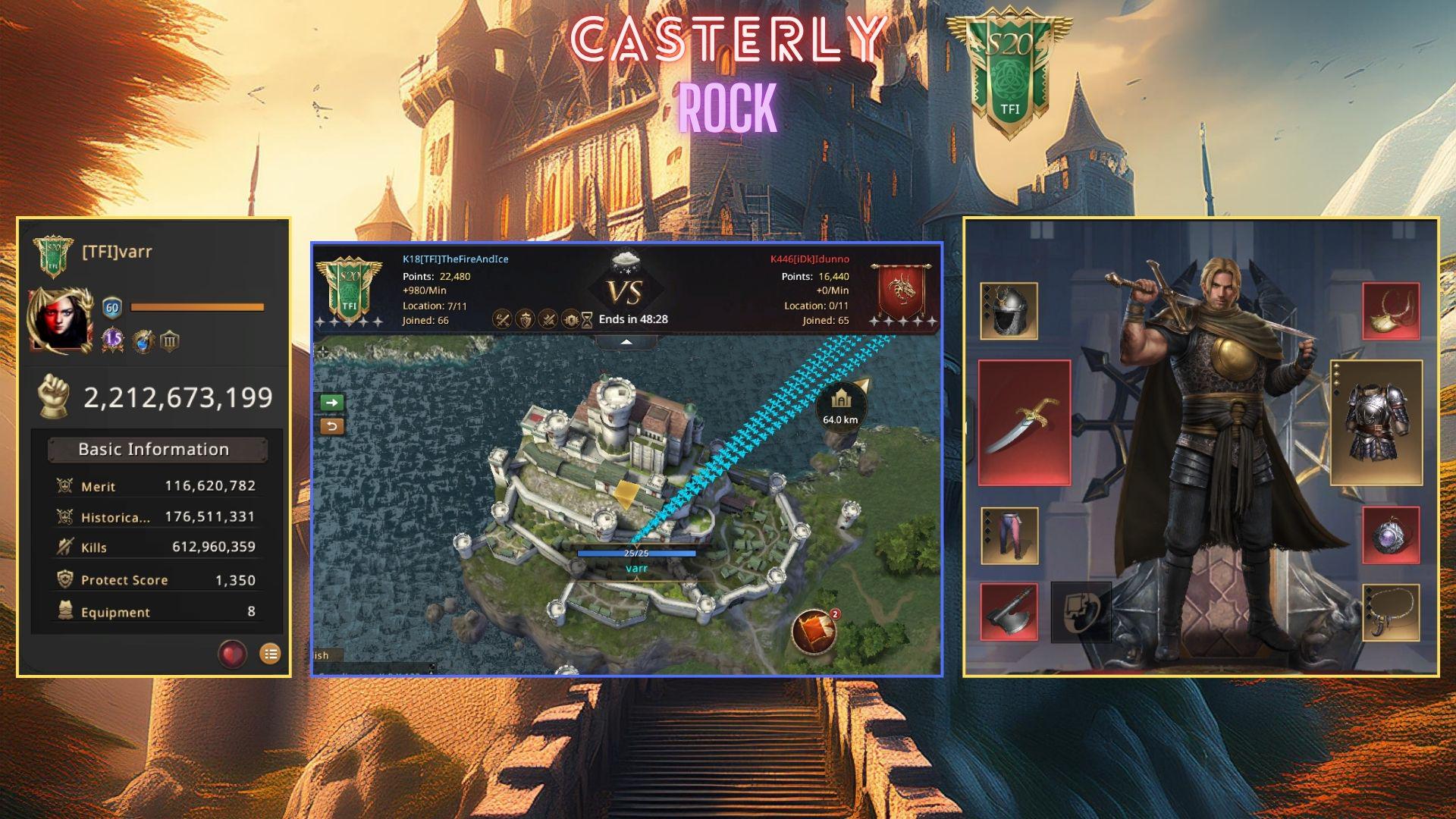Collapse the battle info header arrow
This screenshot has height=819, width=1456.
pyautogui.click(x=626, y=343)
